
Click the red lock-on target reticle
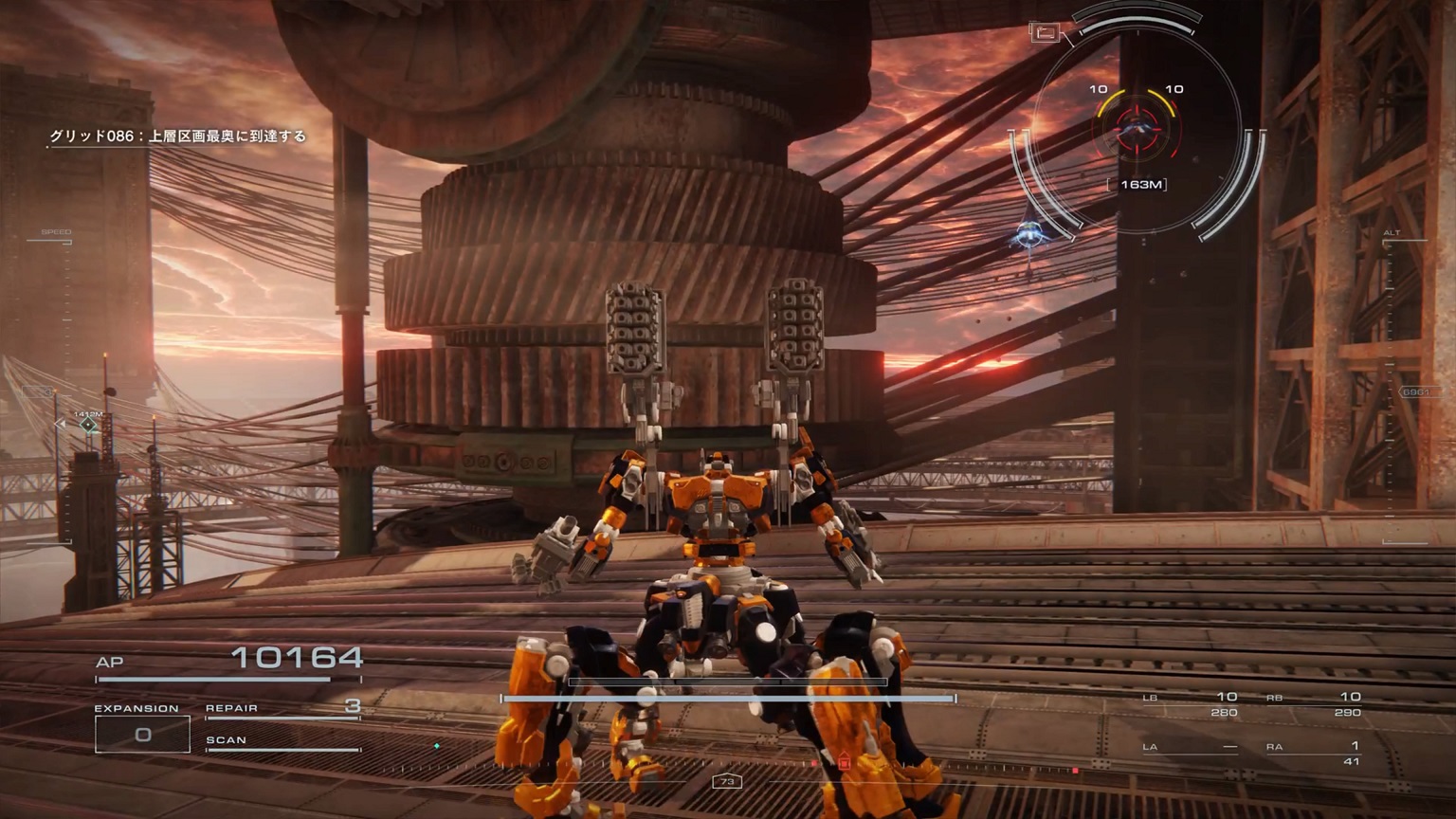1137,129
